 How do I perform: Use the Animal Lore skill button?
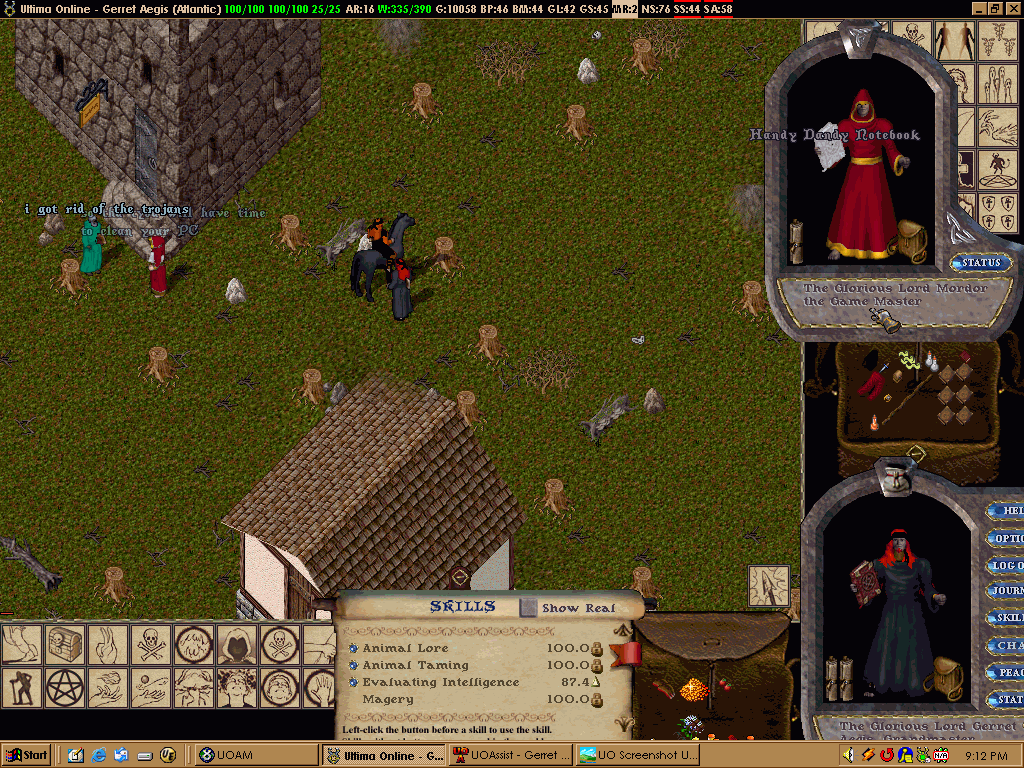point(353,648)
